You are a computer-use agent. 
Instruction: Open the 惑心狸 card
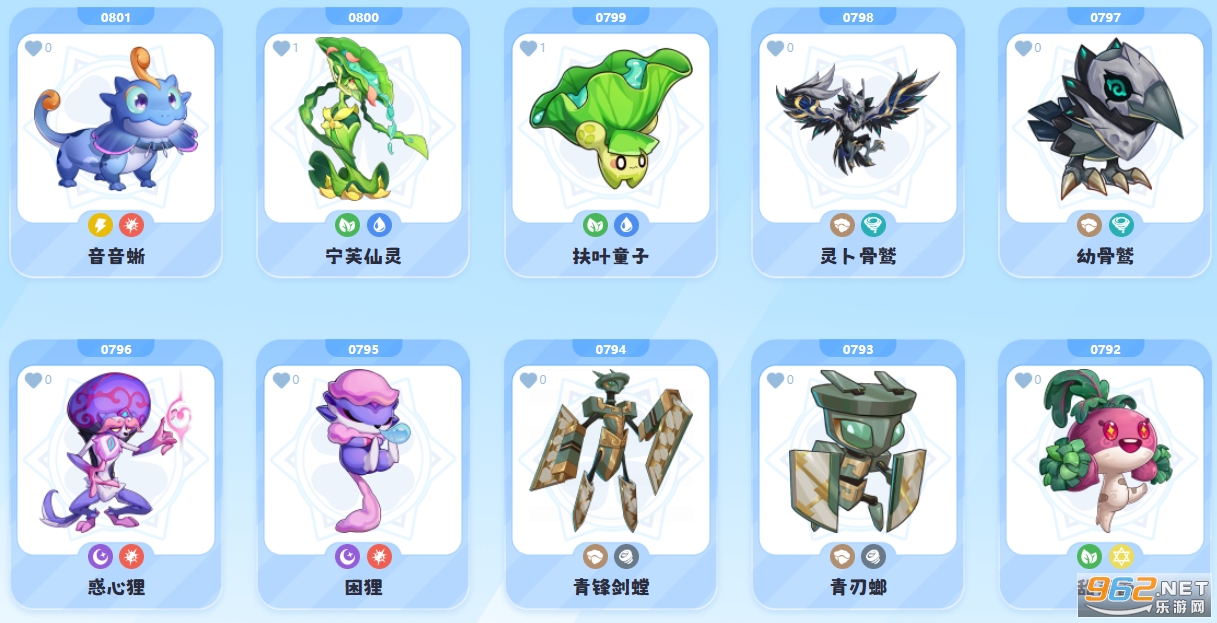click(x=116, y=460)
